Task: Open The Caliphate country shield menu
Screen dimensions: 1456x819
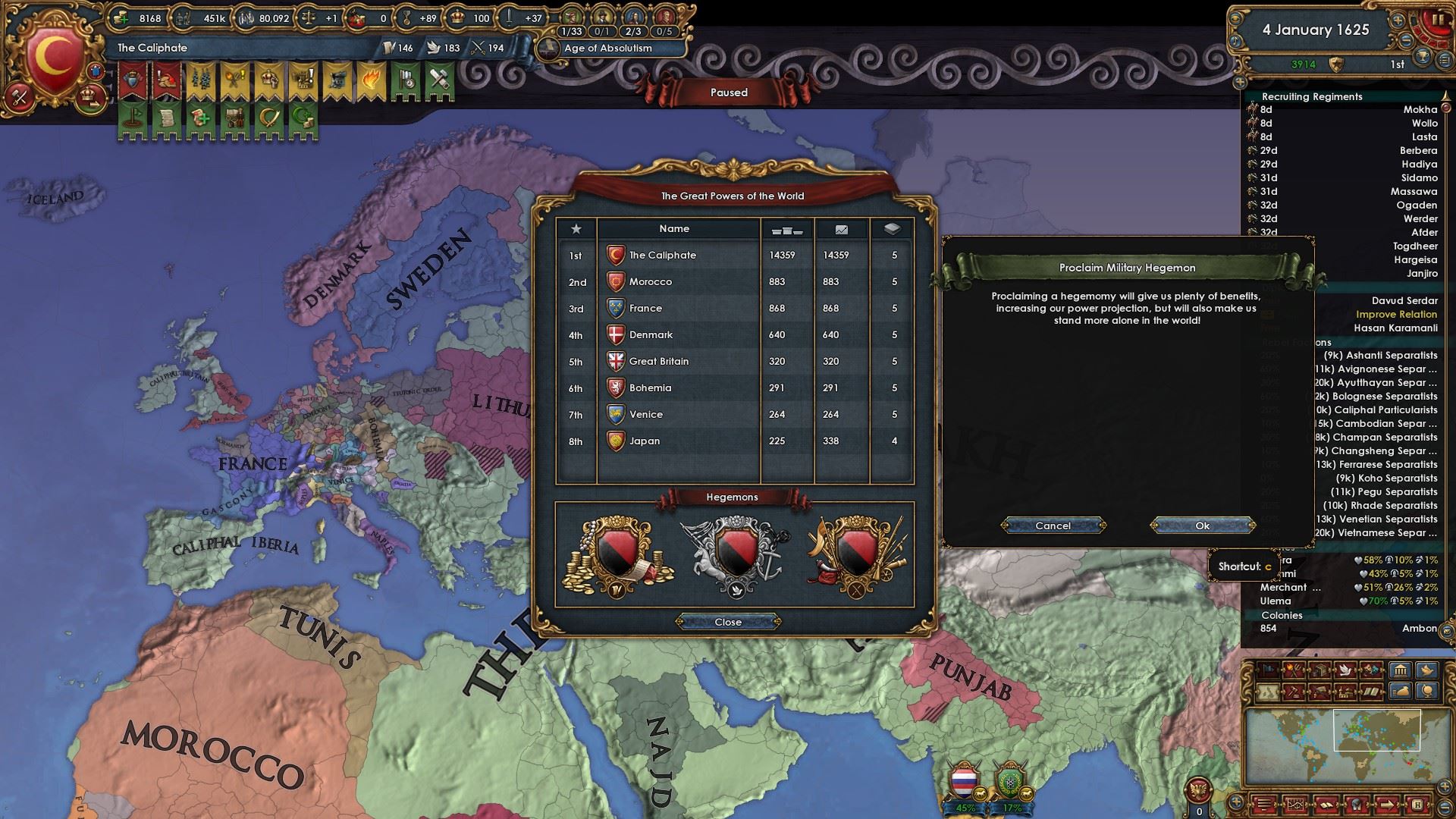Action: pyautogui.click(x=53, y=61)
